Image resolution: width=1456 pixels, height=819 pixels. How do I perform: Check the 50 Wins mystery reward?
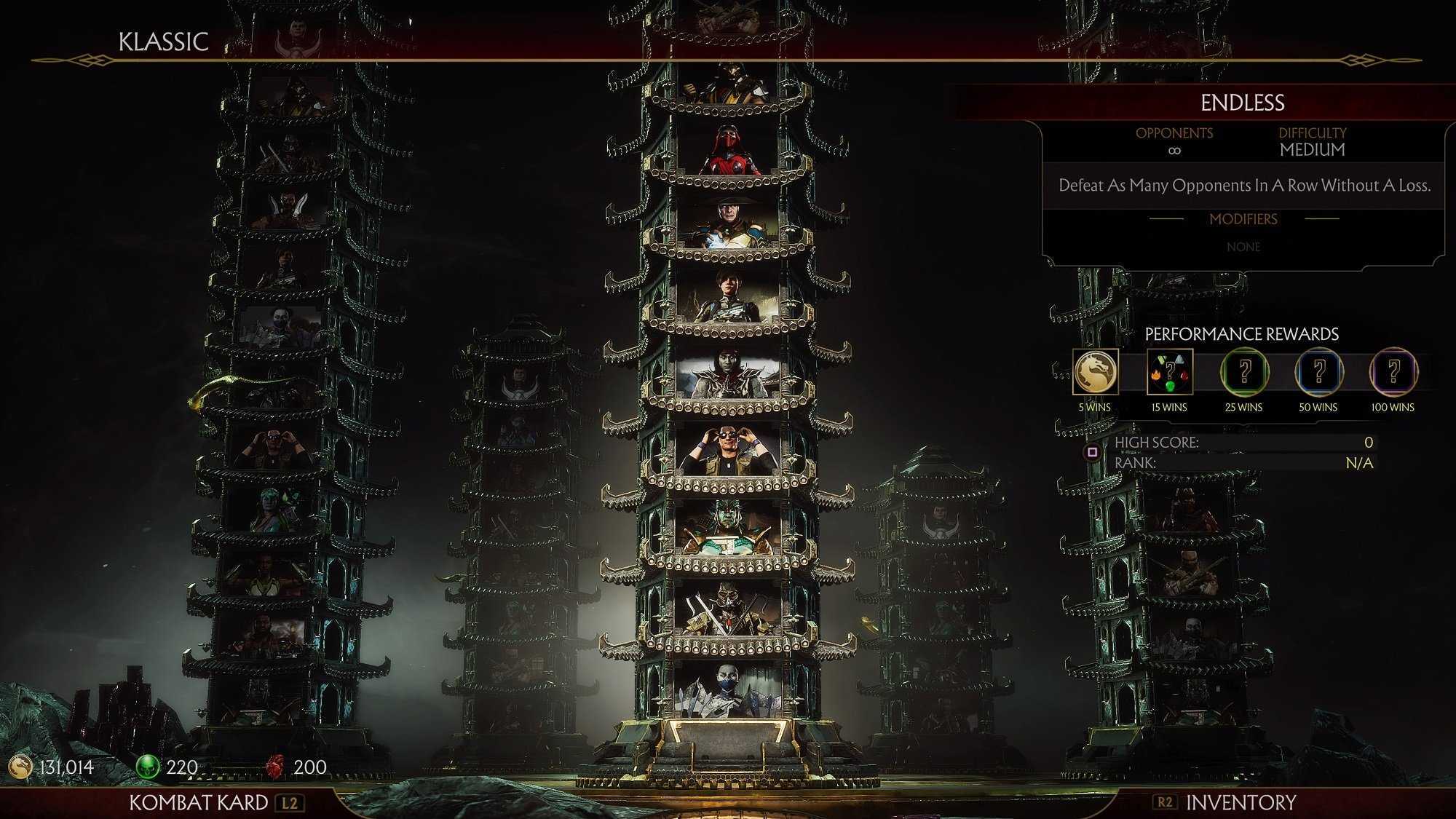1318,372
